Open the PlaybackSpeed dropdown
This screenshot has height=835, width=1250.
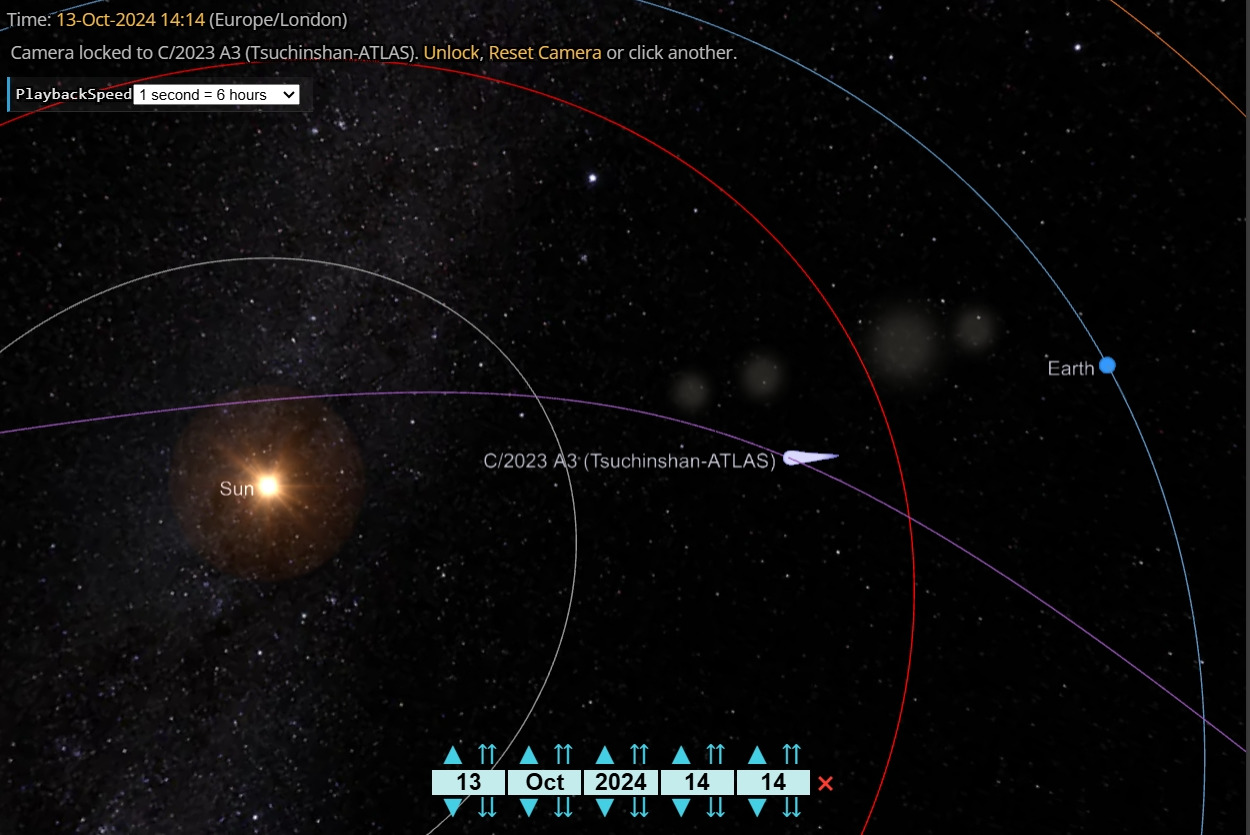click(x=216, y=94)
